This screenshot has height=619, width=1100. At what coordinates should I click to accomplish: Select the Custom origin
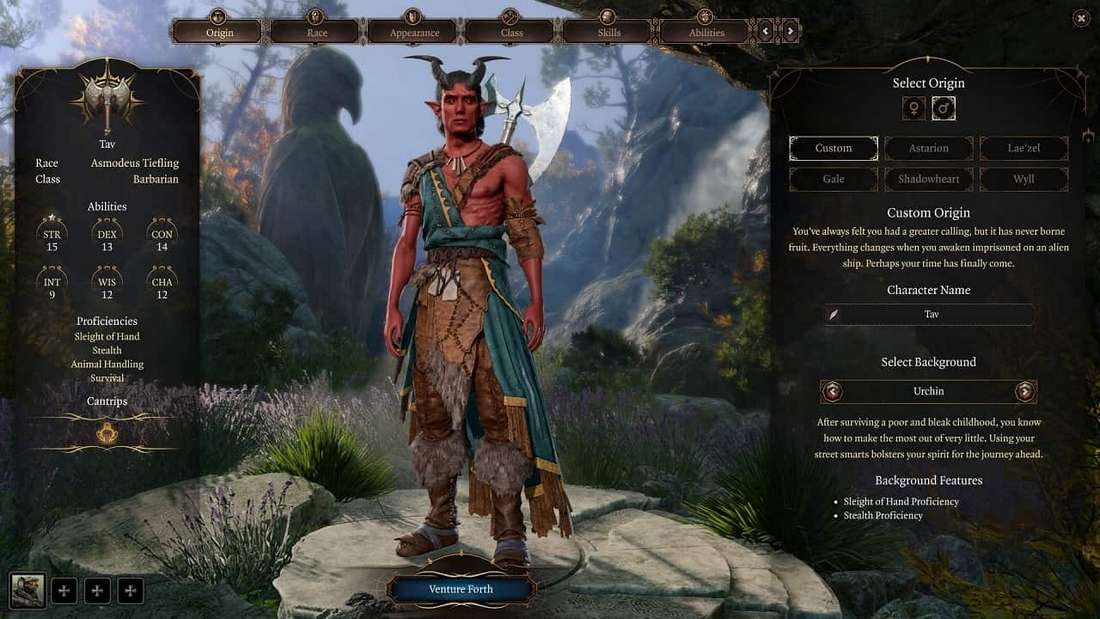coord(833,149)
